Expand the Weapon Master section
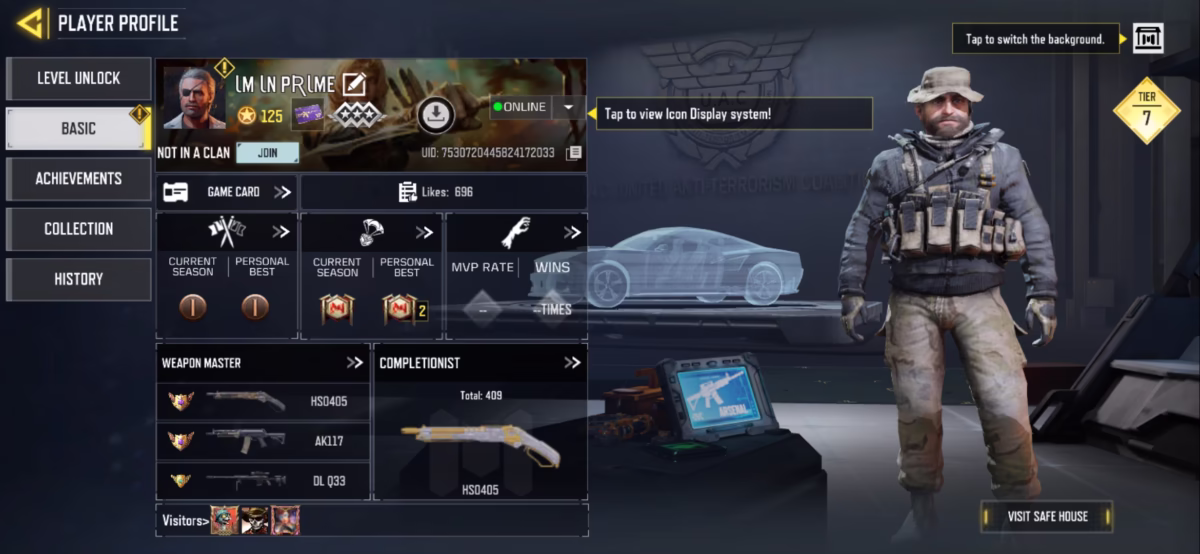Viewport: 1200px width, 554px height. pyautogui.click(x=354, y=363)
